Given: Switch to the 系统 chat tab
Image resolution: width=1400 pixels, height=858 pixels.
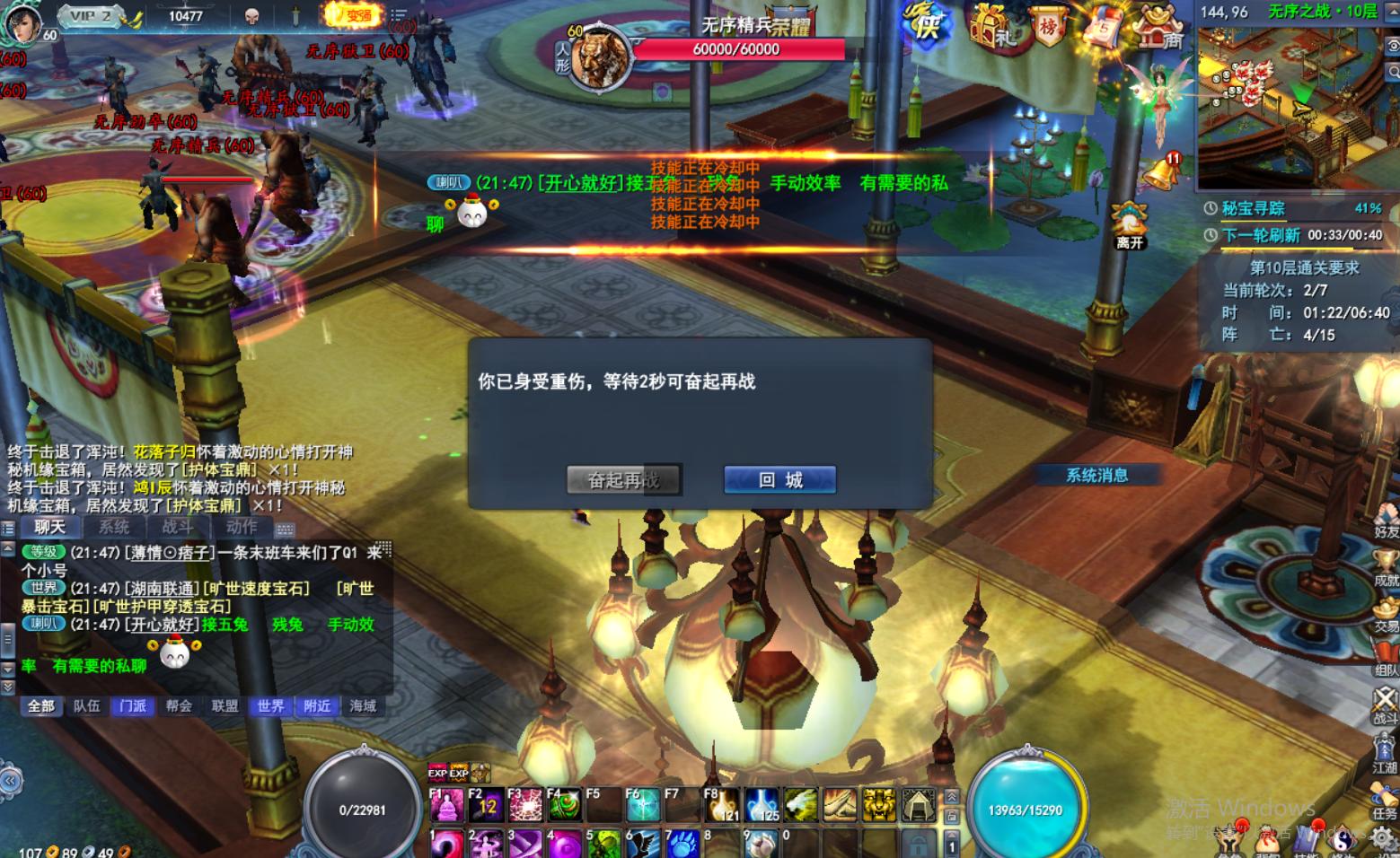Looking at the screenshot, I should click(x=112, y=528).
